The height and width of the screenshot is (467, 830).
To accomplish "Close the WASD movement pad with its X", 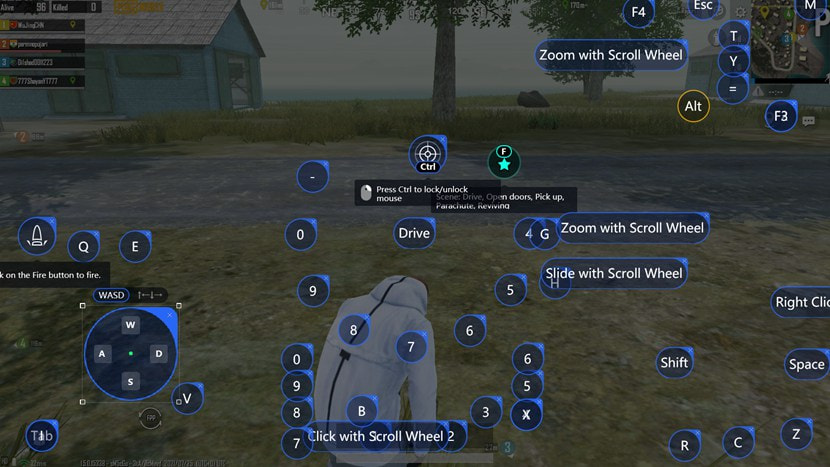I will (x=171, y=314).
